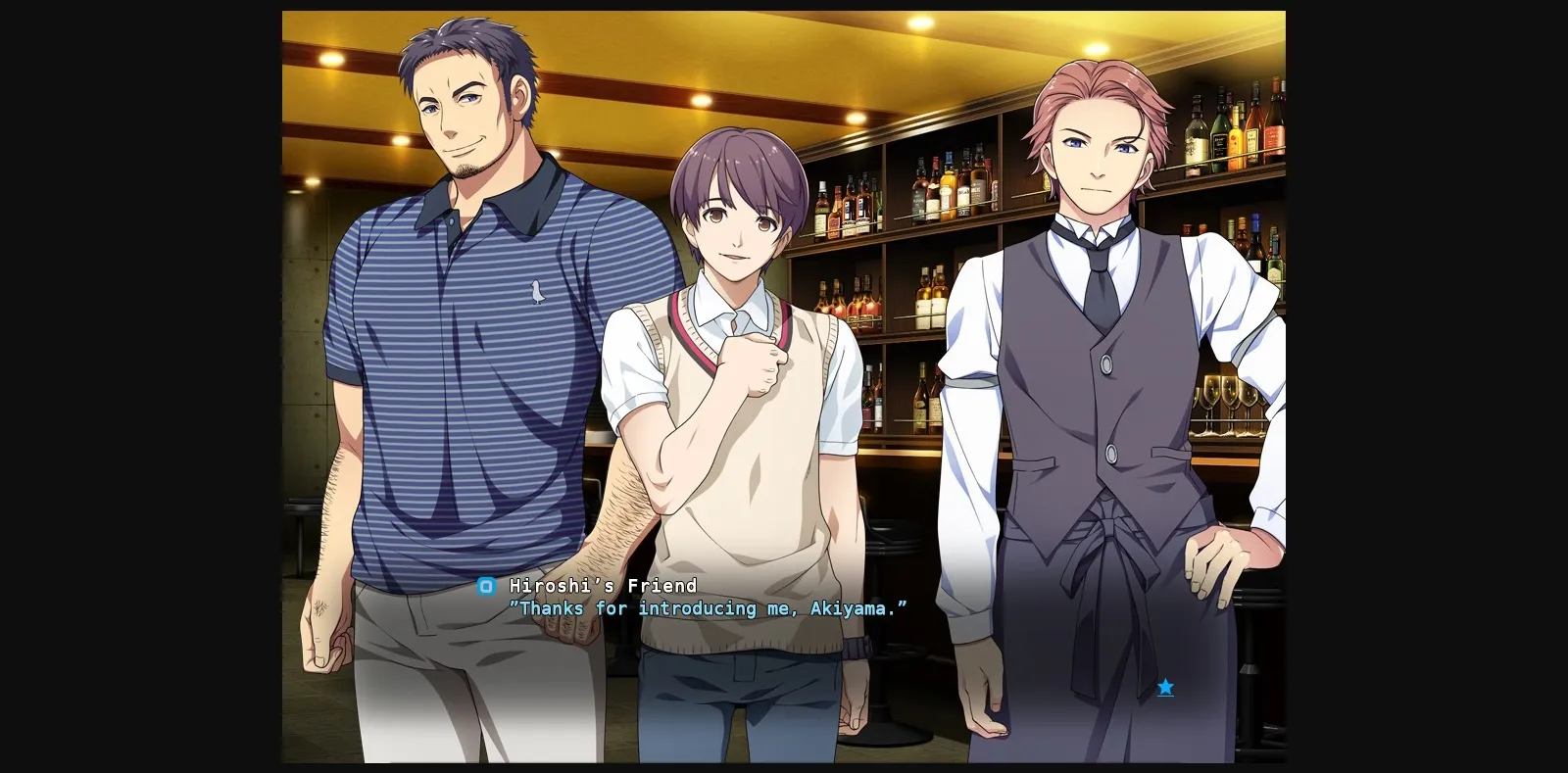Click the square speaker icon before Hiroshi's Friend
This screenshot has width=1568, height=773.
[x=485, y=586]
